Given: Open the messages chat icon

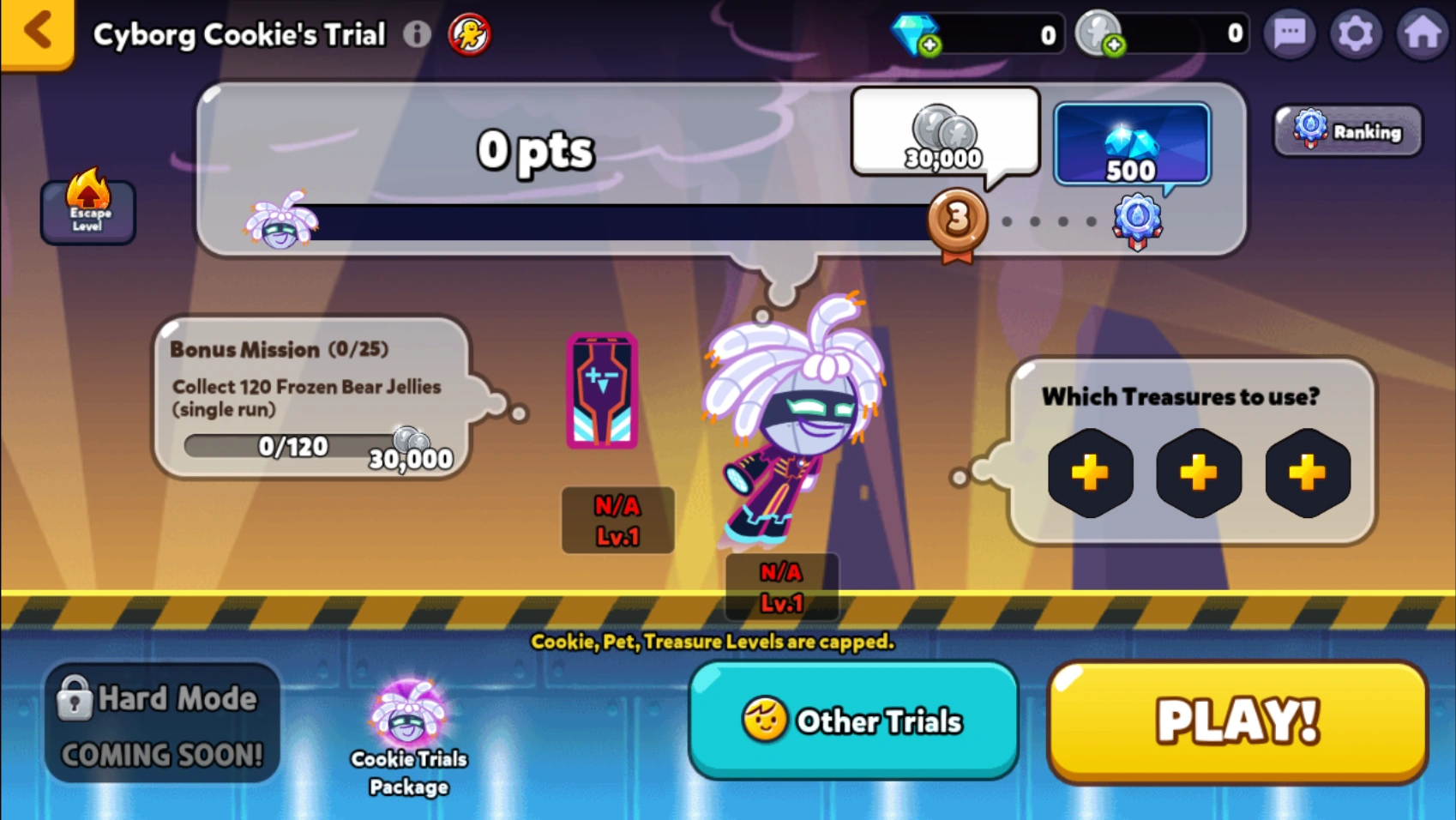Looking at the screenshot, I should [1288, 33].
